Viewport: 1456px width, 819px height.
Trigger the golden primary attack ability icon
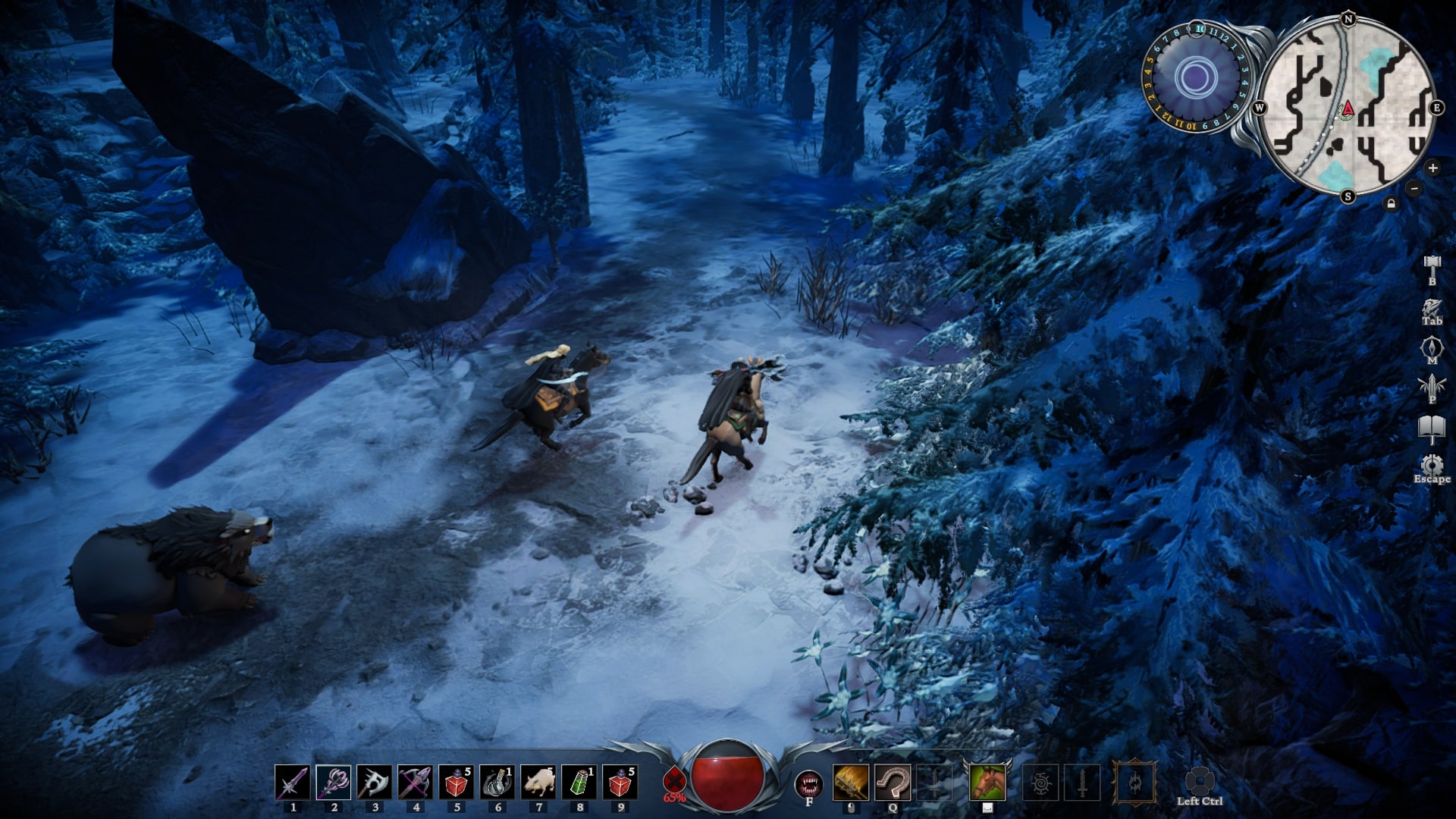click(851, 783)
